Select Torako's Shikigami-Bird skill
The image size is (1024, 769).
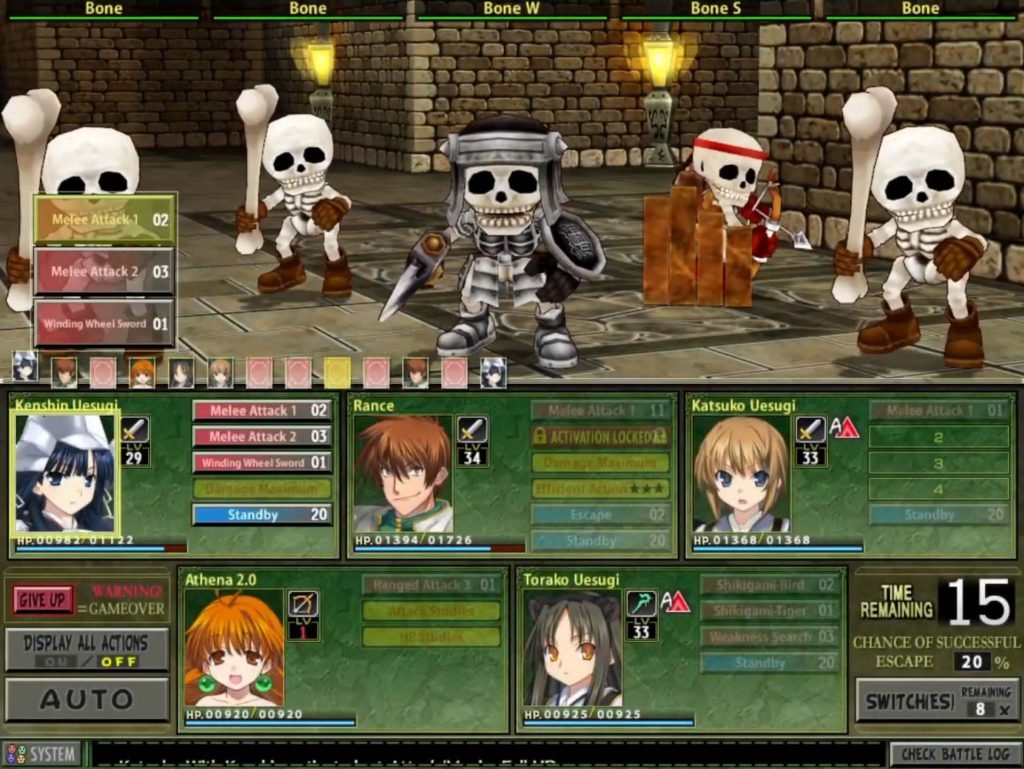(768, 585)
